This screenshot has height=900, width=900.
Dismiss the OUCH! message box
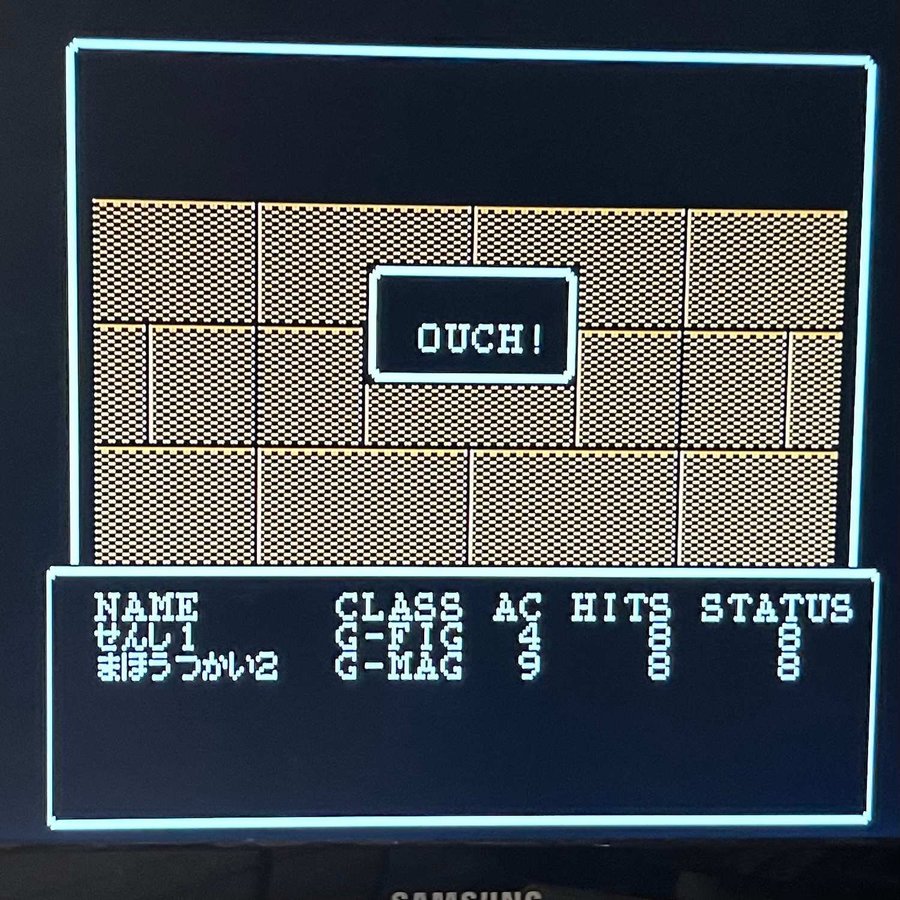click(473, 325)
